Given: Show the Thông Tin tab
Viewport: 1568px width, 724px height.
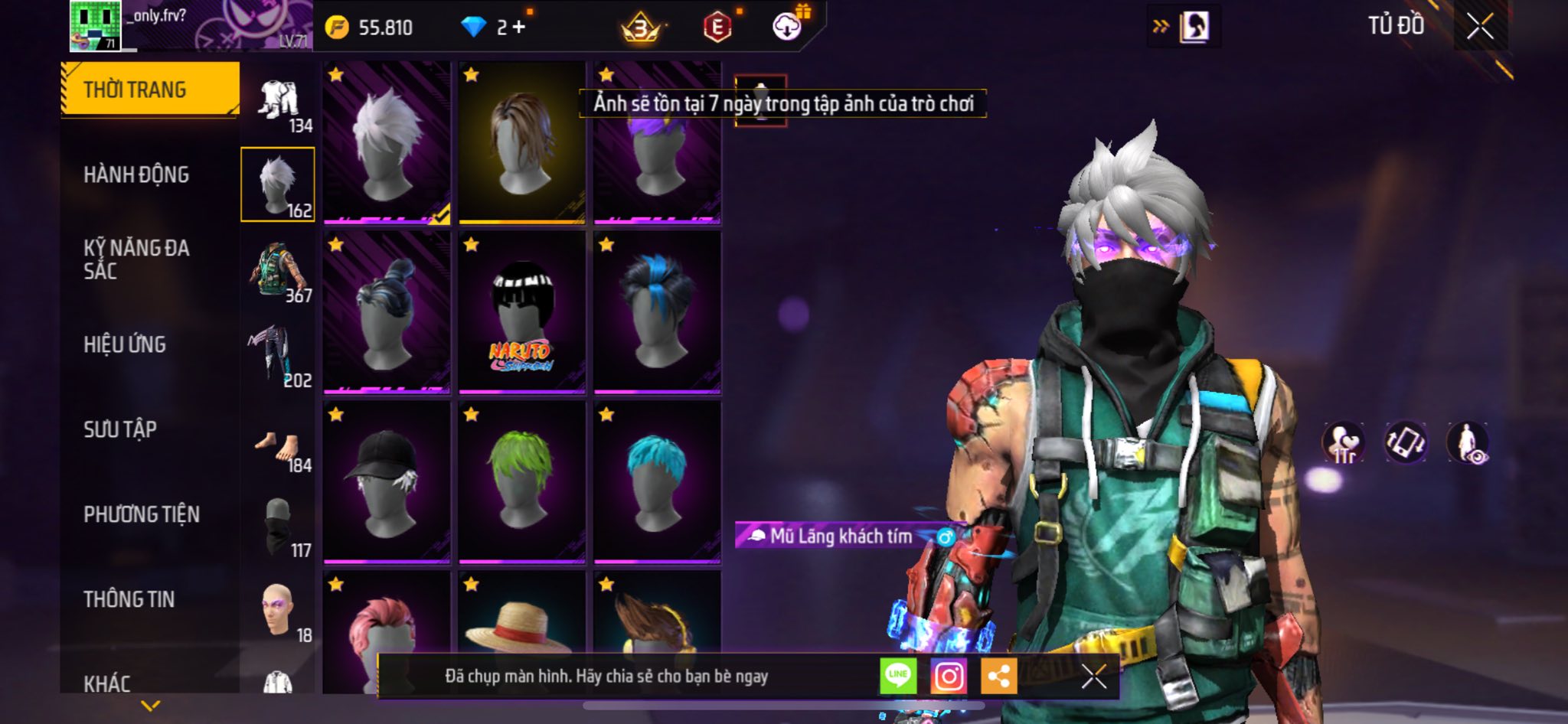Looking at the screenshot, I should click(129, 599).
